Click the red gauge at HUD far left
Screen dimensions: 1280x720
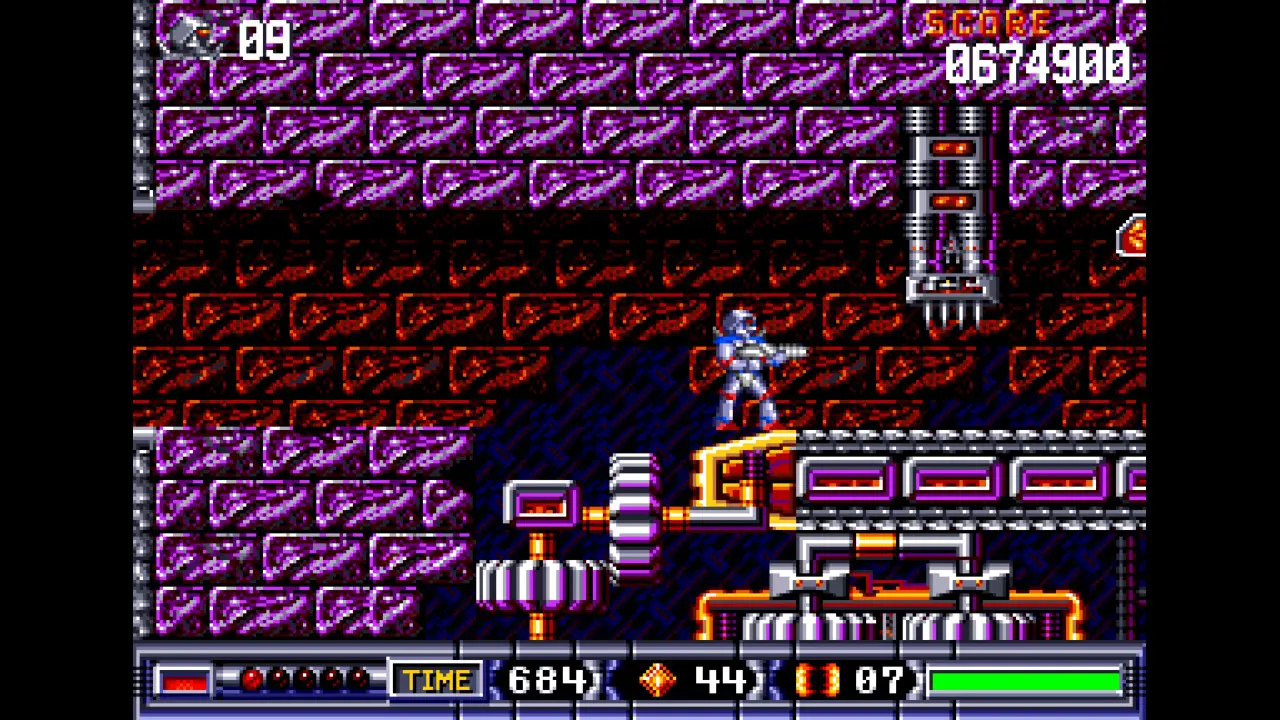185,679
